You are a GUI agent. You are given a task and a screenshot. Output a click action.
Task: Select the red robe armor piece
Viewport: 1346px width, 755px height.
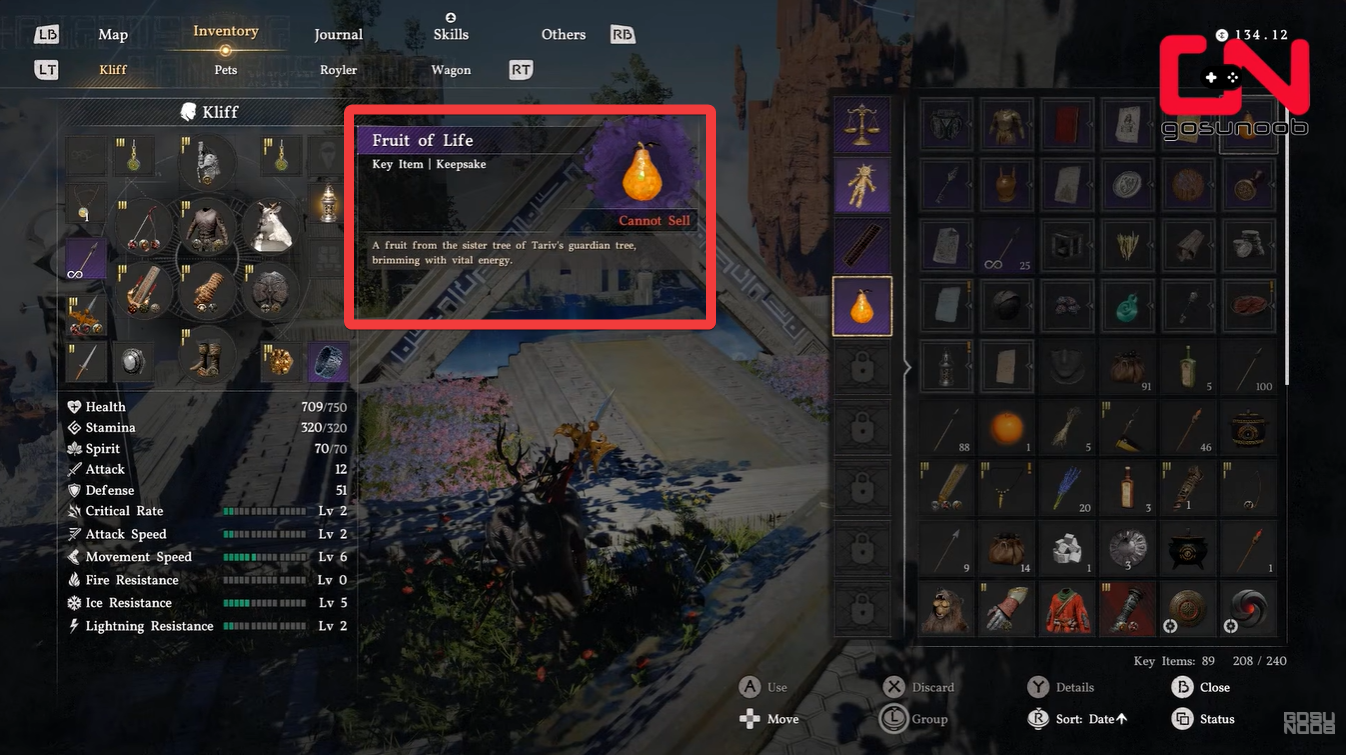point(1067,608)
